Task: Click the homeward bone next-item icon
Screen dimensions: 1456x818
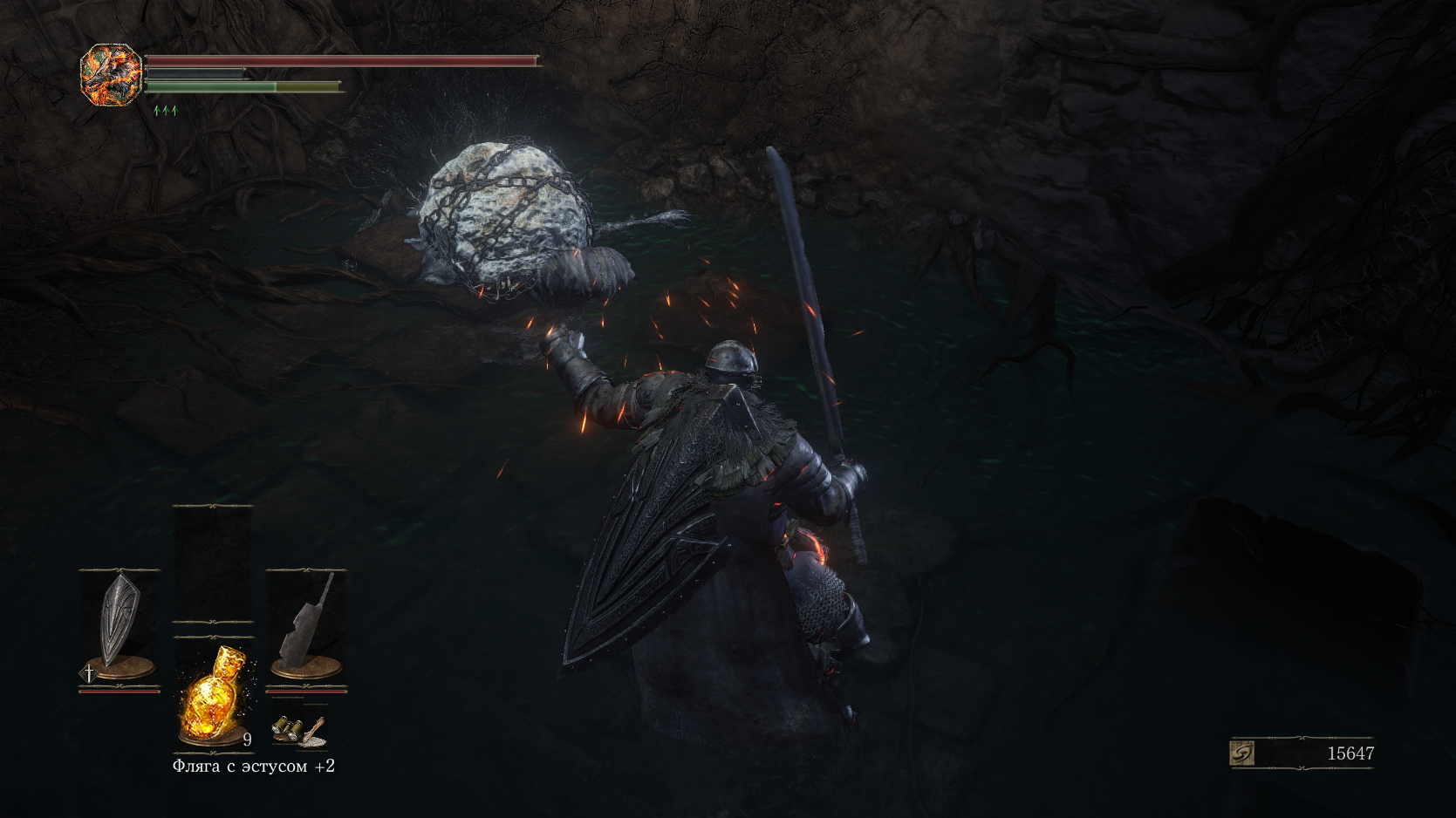Action: pos(314,733)
